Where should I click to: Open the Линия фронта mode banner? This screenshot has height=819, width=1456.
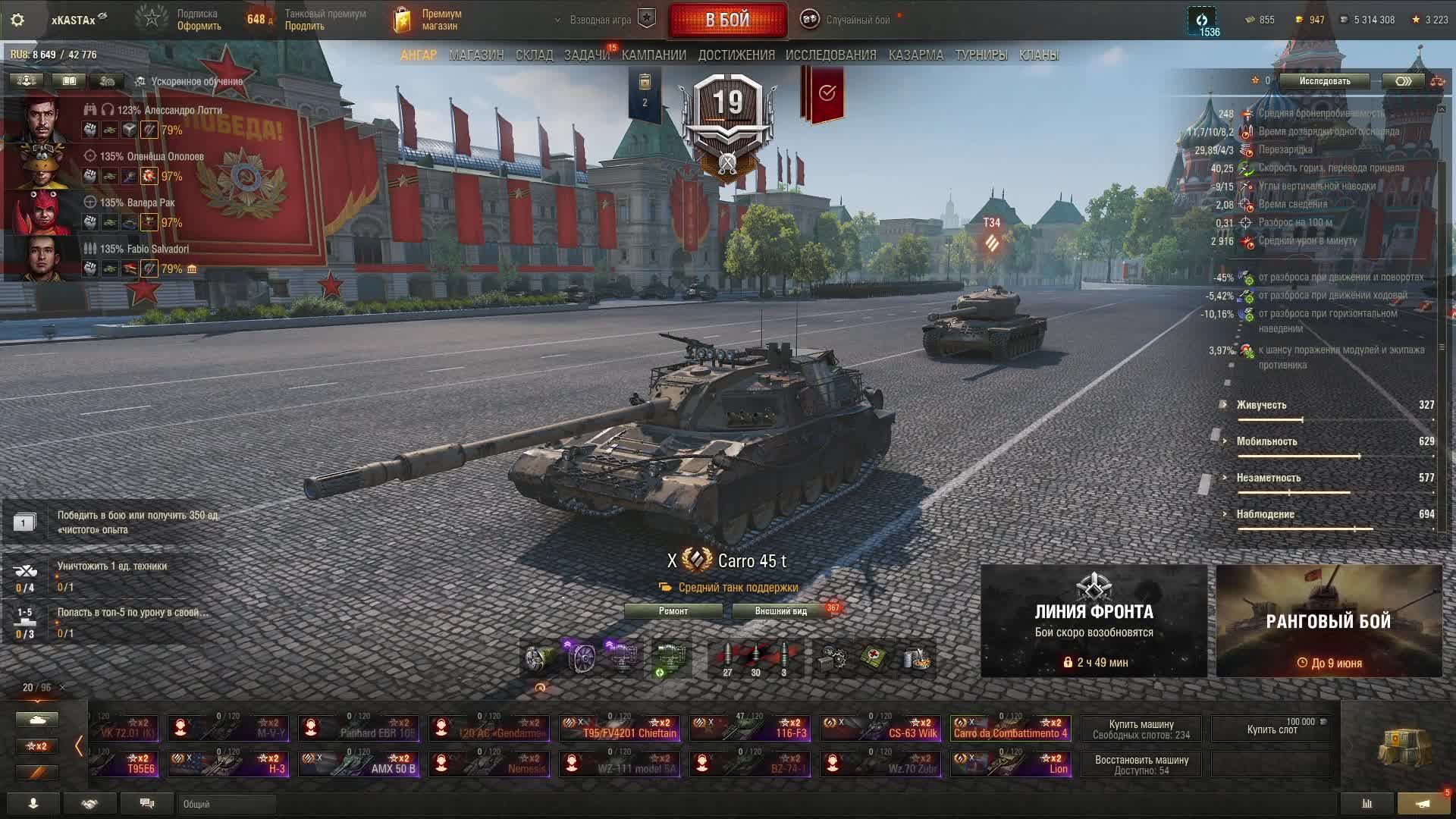tap(1094, 620)
